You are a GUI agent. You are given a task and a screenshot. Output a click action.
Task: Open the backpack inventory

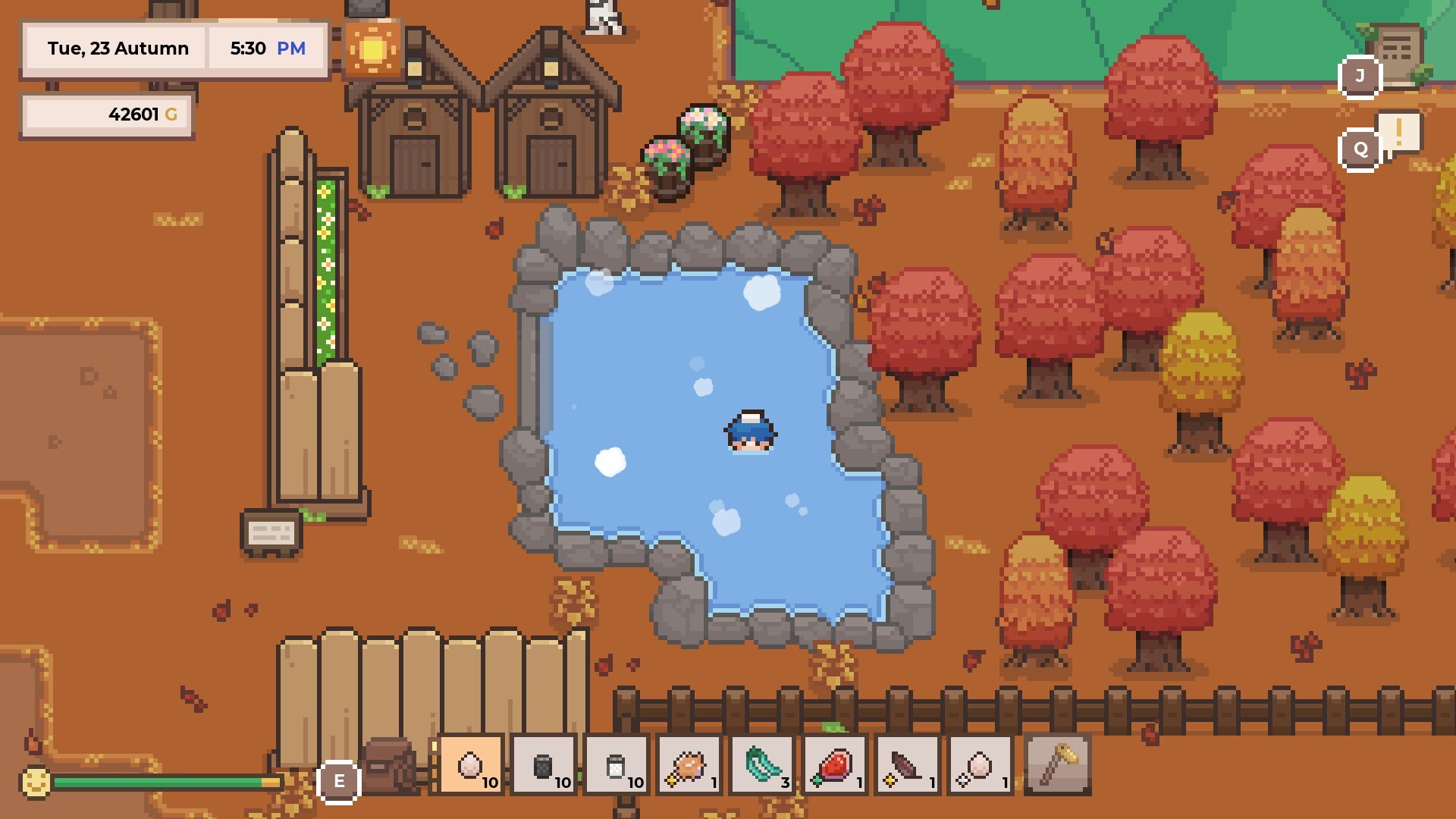click(x=389, y=764)
